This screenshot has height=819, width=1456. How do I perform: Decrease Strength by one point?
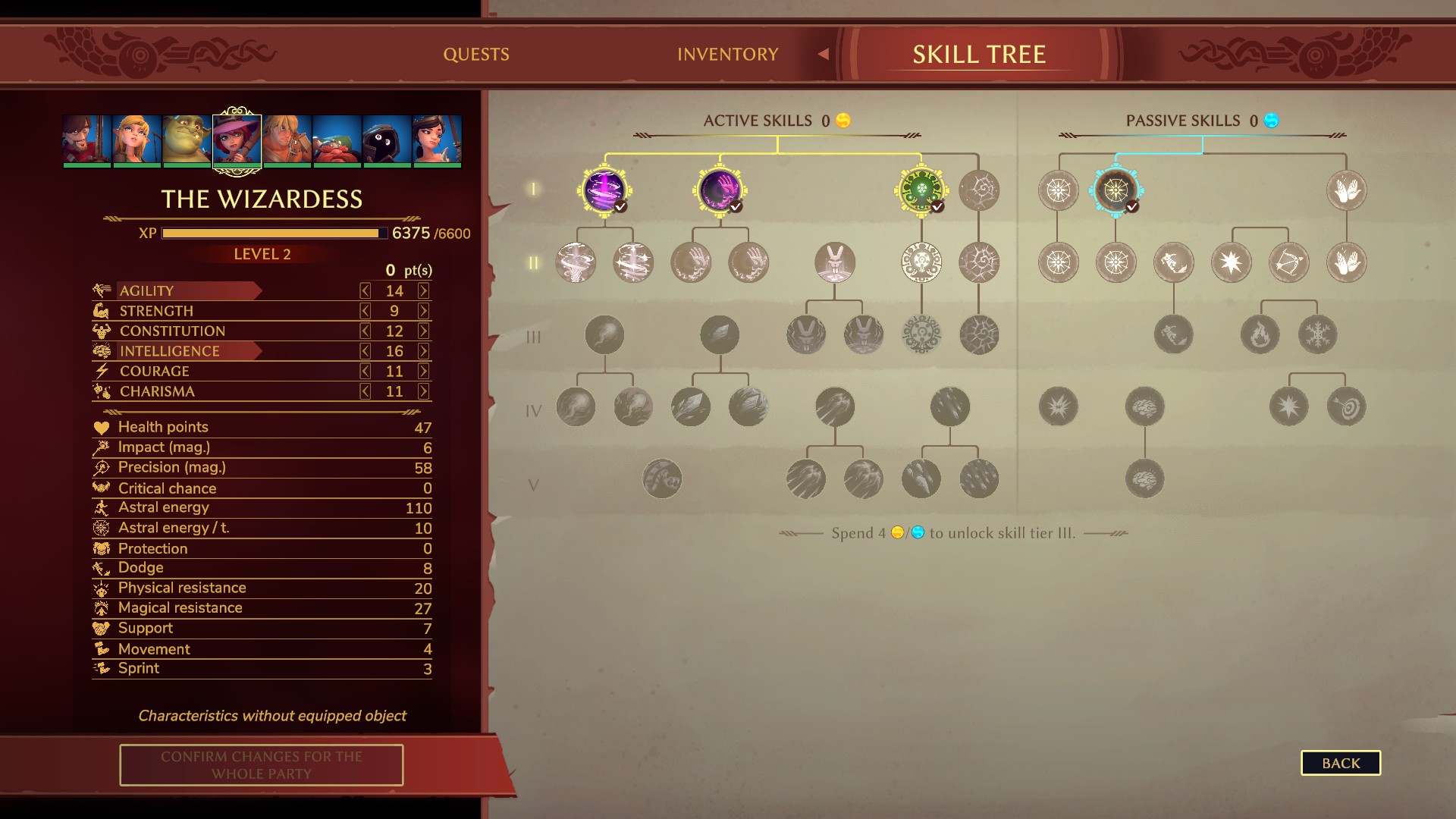(x=366, y=311)
